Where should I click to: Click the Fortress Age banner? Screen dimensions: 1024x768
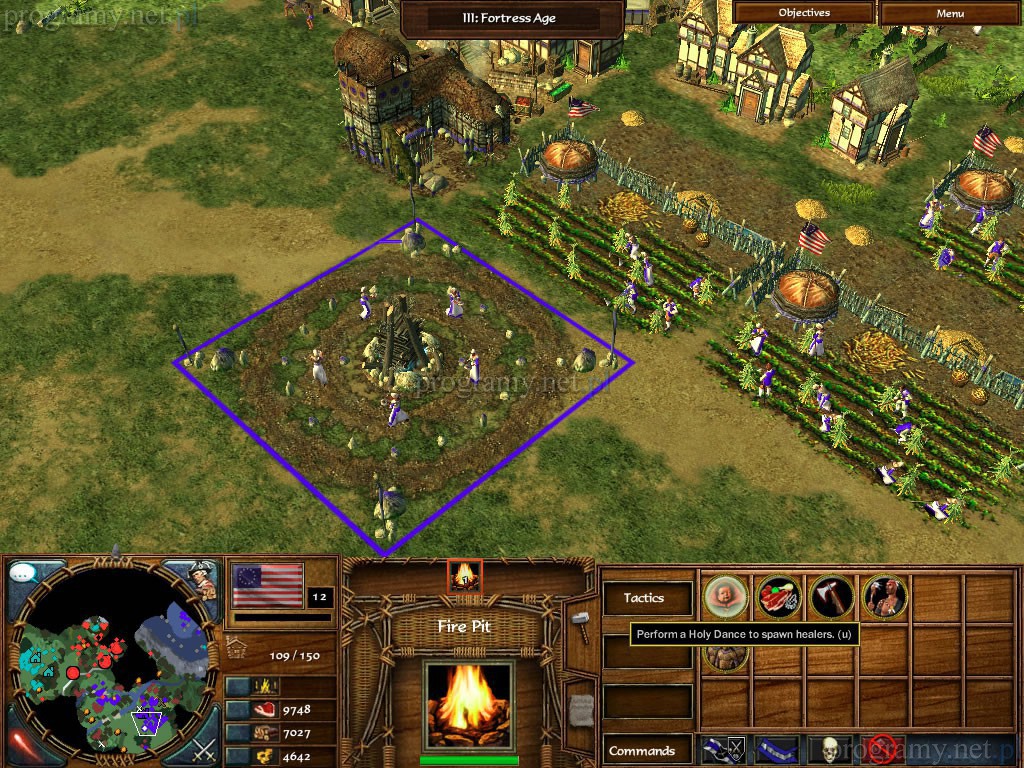click(512, 17)
